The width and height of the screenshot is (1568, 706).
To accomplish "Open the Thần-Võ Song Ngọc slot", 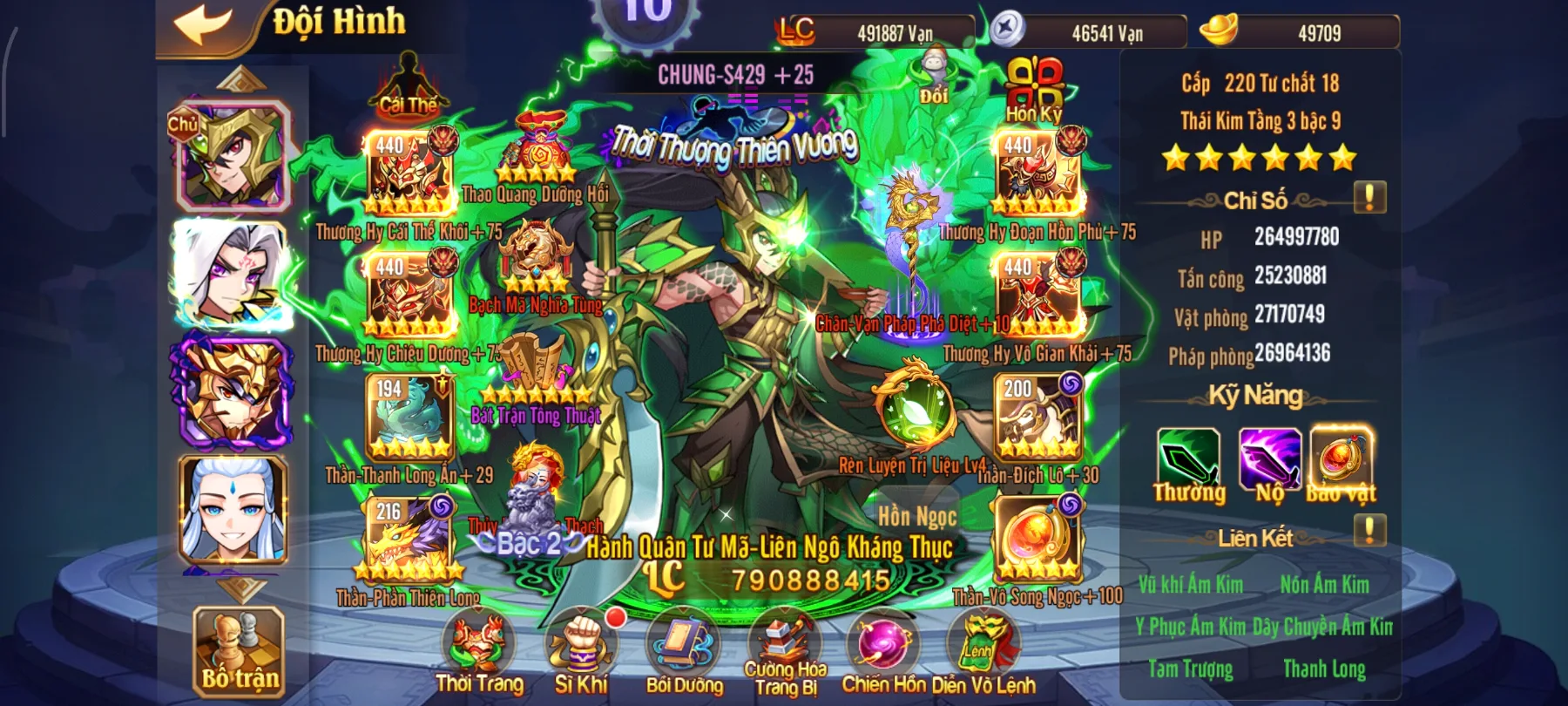I will tap(1038, 540).
